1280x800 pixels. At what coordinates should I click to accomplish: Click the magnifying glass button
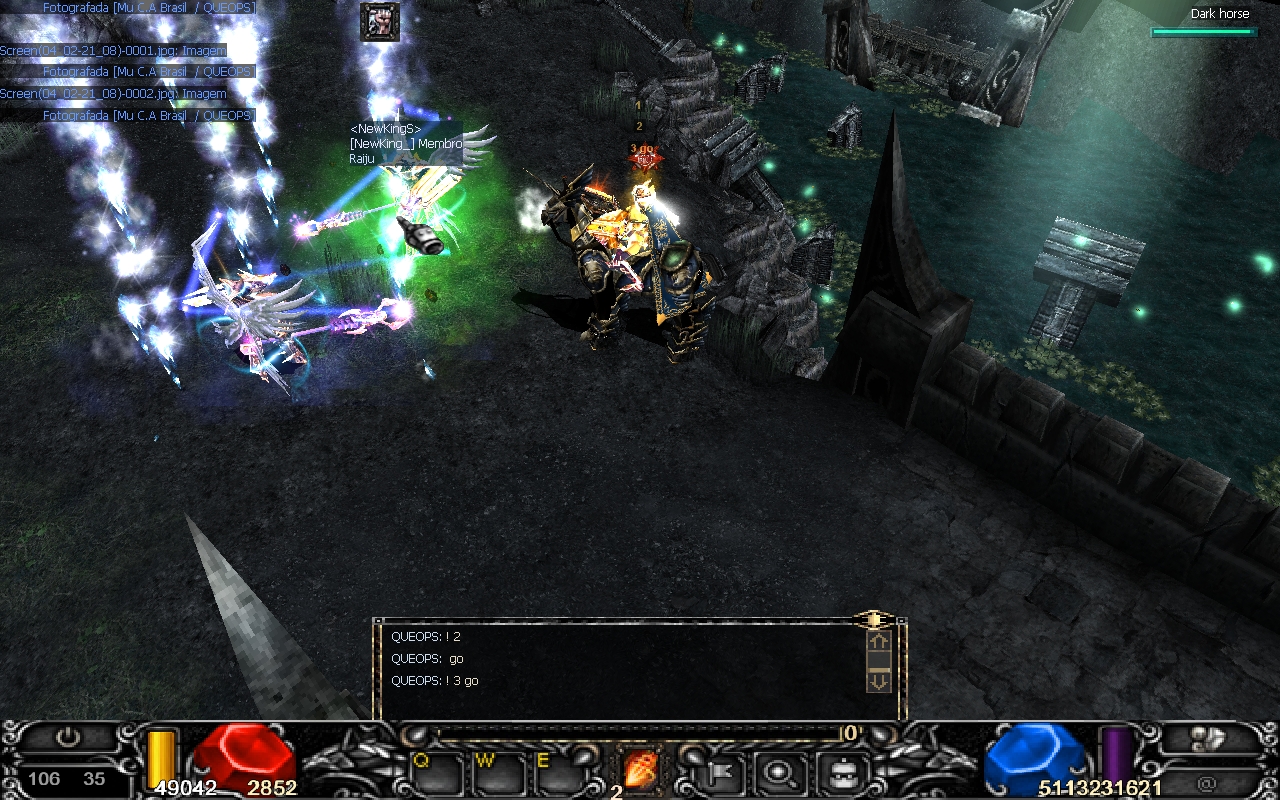(x=778, y=771)
